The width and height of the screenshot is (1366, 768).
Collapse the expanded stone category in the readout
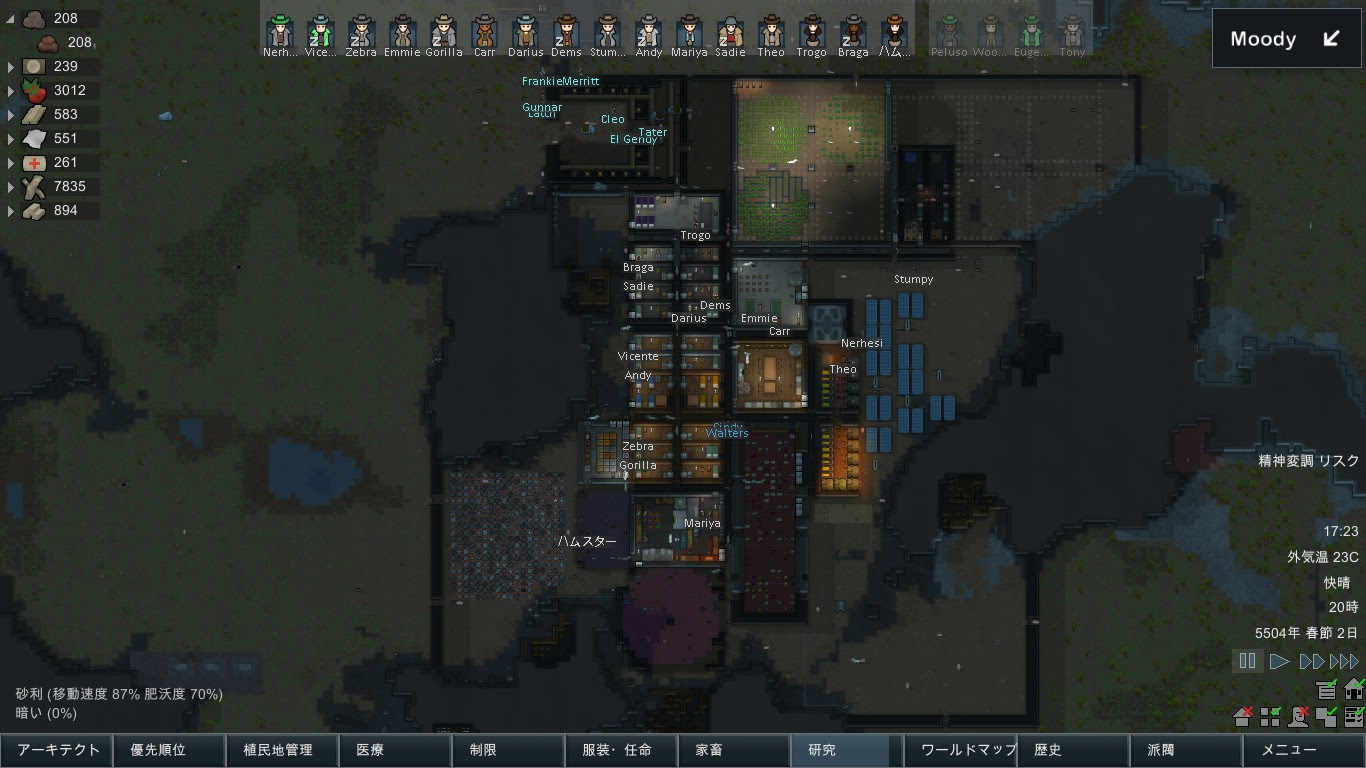10,18
